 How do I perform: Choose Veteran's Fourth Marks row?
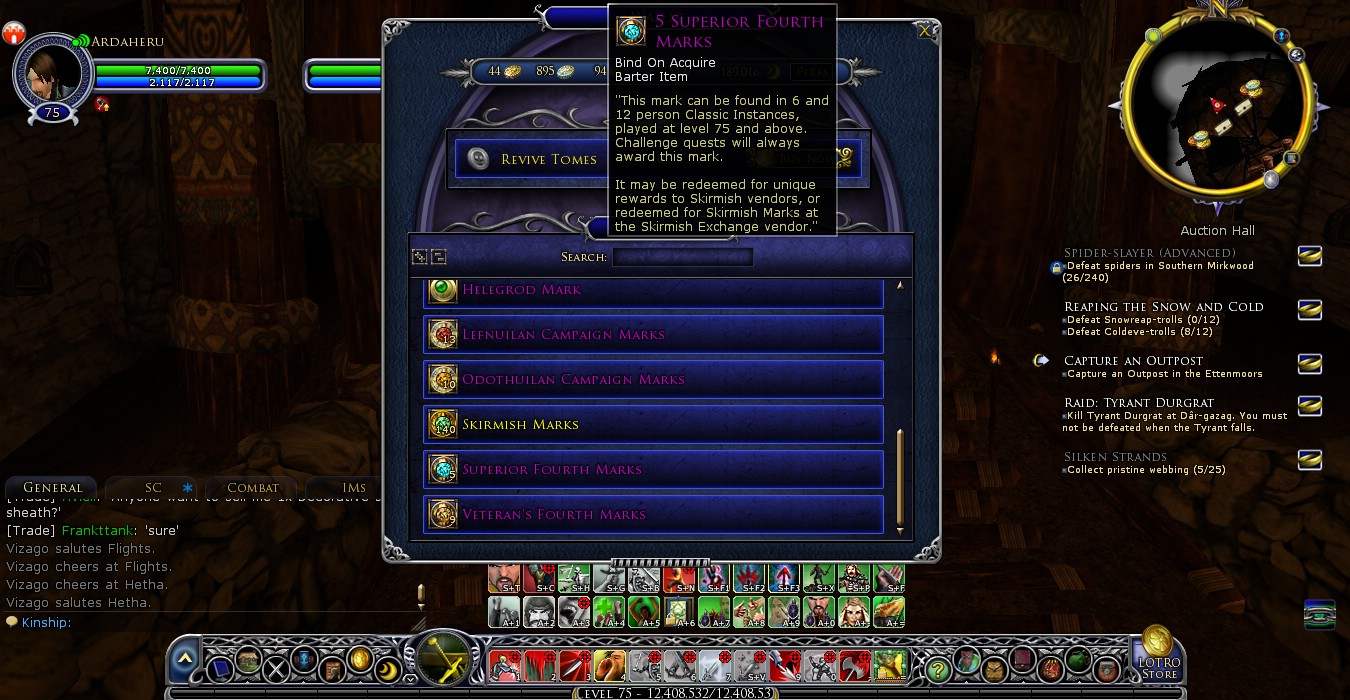pyautogui.click(x=653, y=514)
